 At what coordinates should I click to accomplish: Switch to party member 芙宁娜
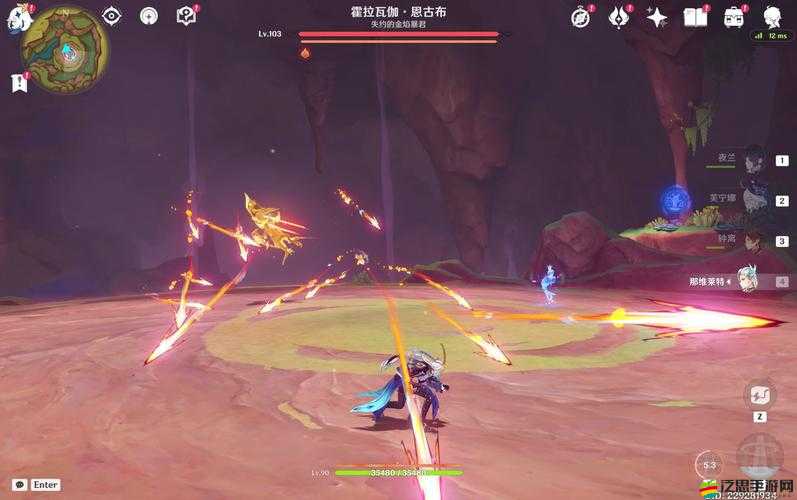[753, 200]
